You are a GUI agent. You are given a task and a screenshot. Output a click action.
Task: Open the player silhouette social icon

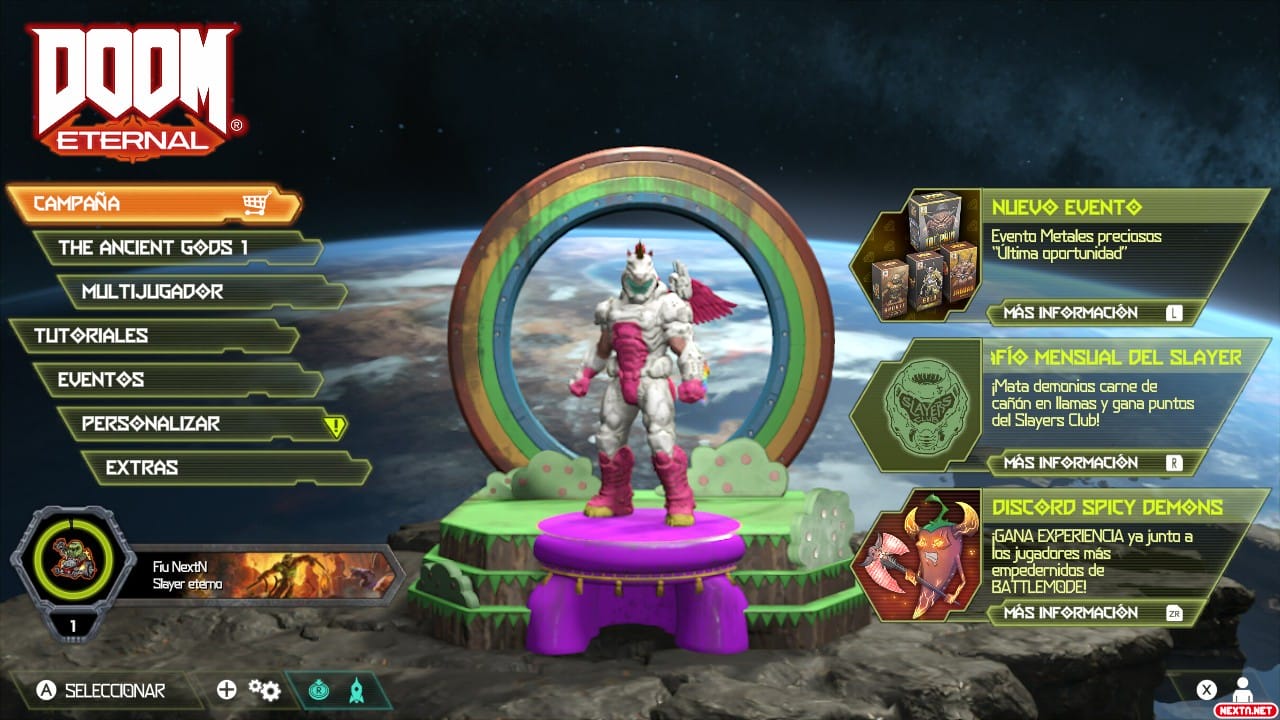tap(1242, 689)
